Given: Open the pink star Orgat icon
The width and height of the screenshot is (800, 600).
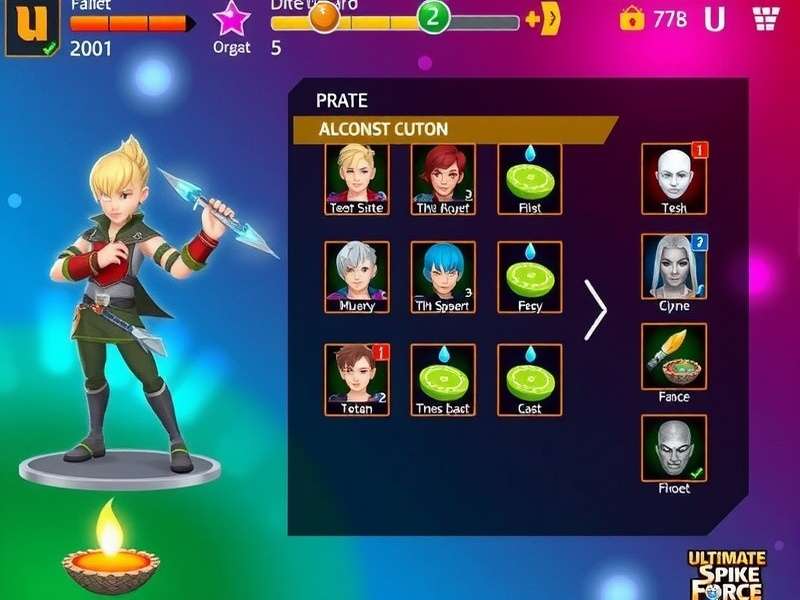Looking at the screenshot, I should click(232, 19).
